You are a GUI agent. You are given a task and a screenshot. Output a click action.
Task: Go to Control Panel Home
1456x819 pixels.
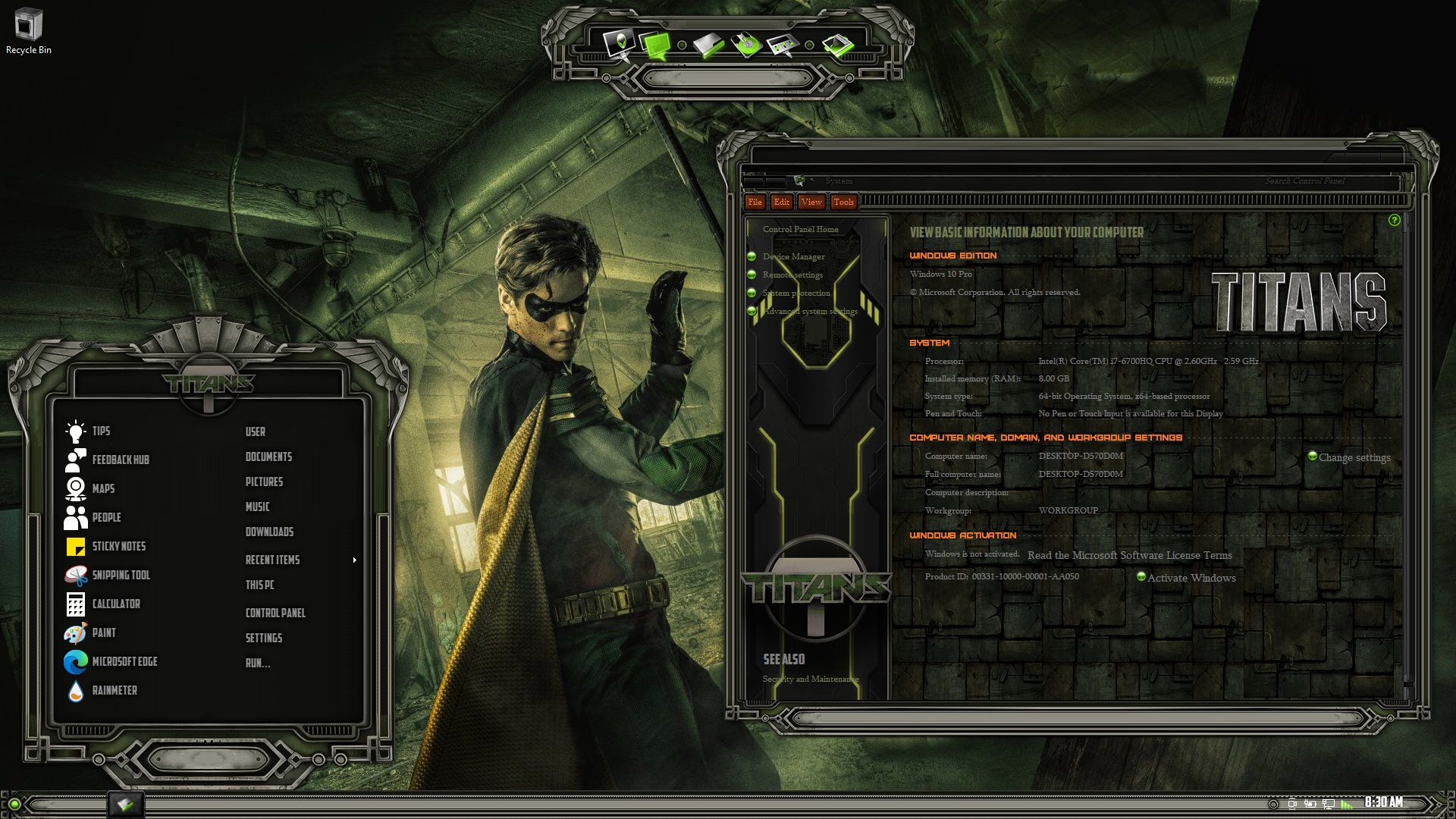click(x=800, y=229)
